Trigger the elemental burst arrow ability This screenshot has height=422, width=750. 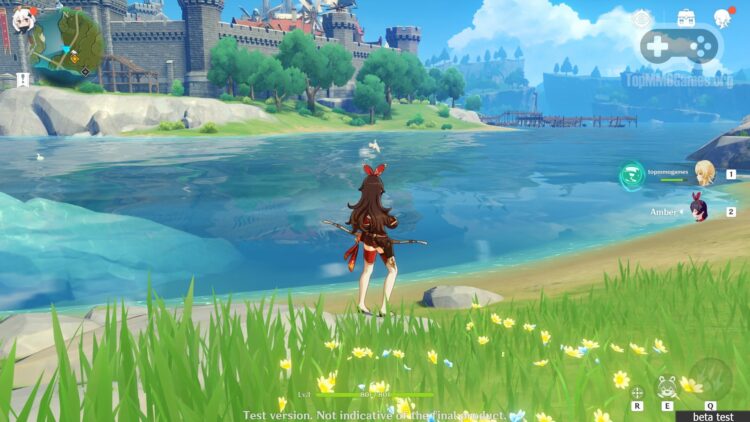click(x=710, y=377)
